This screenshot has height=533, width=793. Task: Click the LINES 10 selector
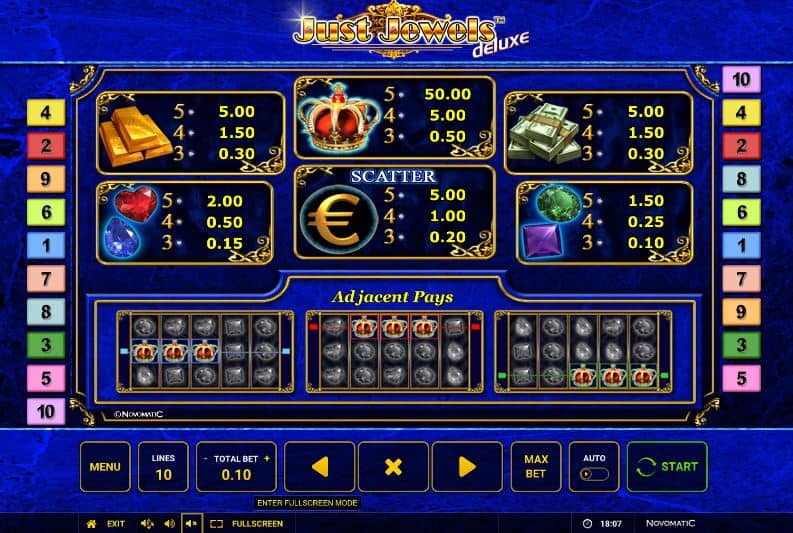[x=163, y=467]
